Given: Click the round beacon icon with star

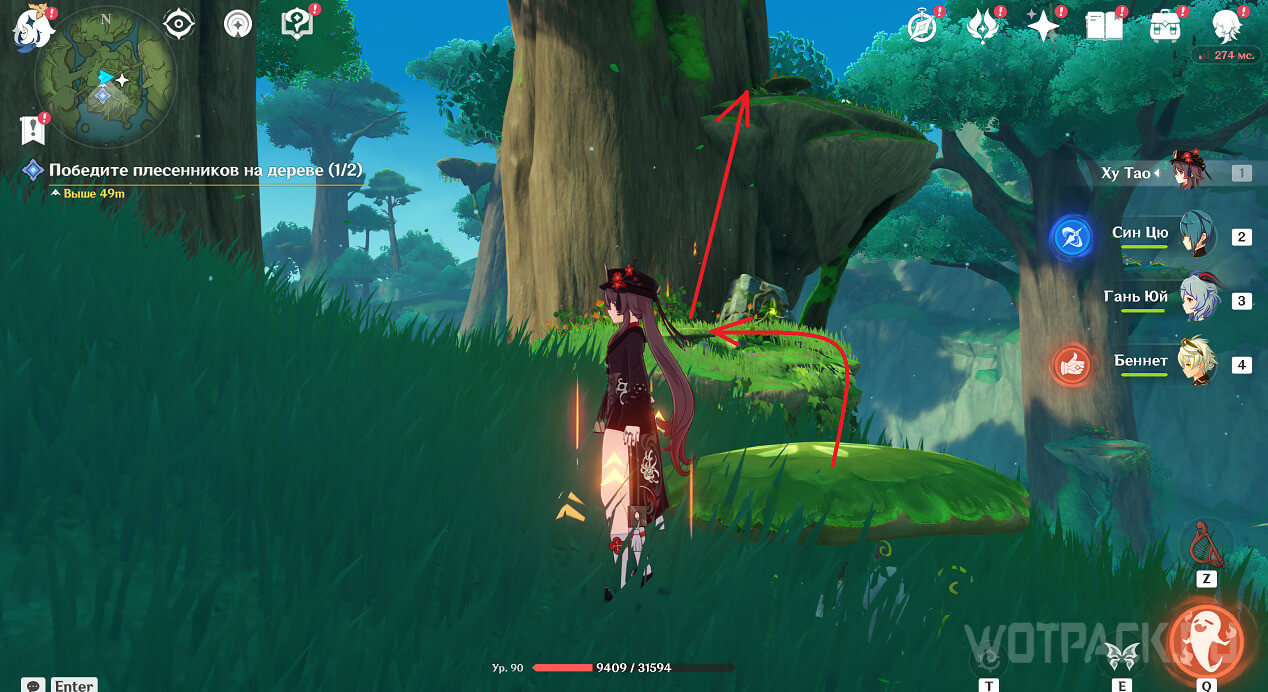Looking at the screenshot, I should coord(238,24).
